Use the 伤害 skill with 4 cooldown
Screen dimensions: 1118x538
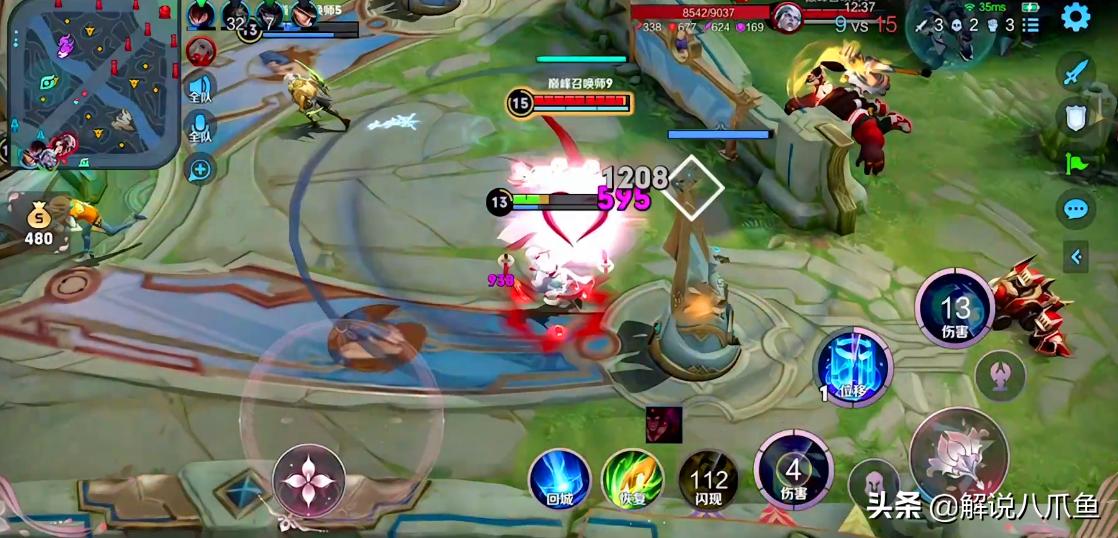(x=793, y=468)
